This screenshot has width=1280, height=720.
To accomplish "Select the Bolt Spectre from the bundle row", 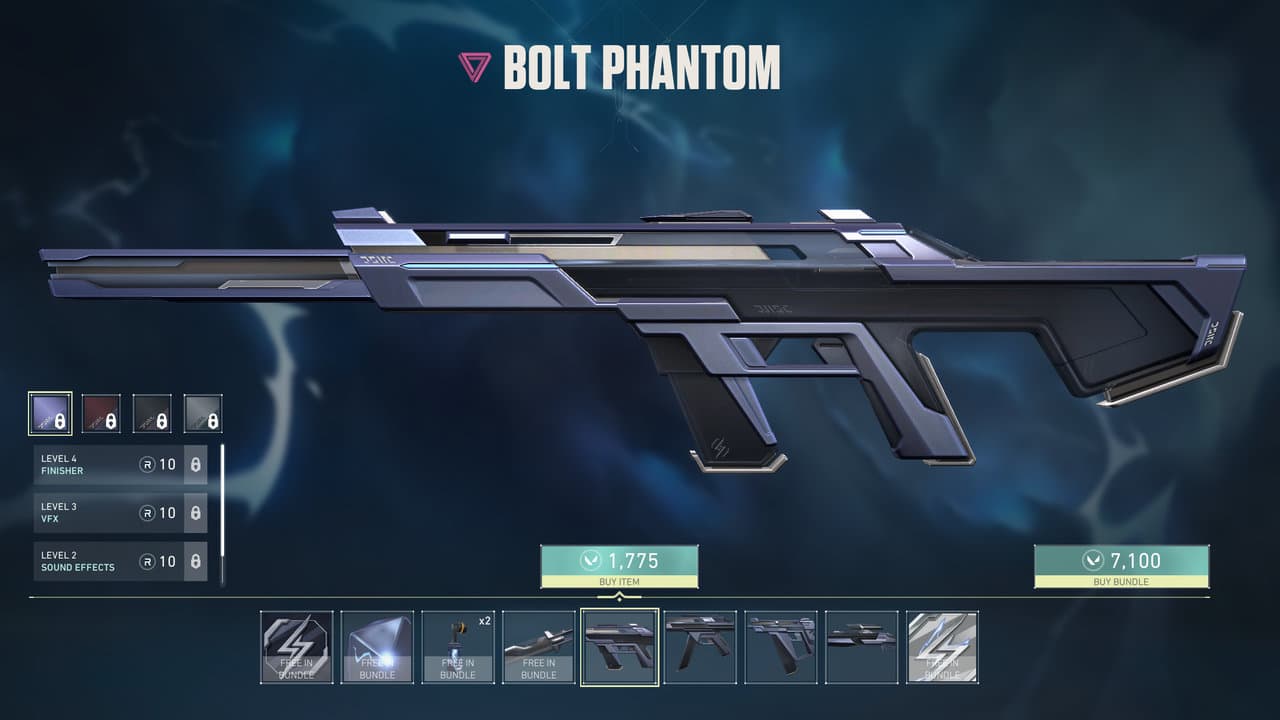I will [781, 646].
